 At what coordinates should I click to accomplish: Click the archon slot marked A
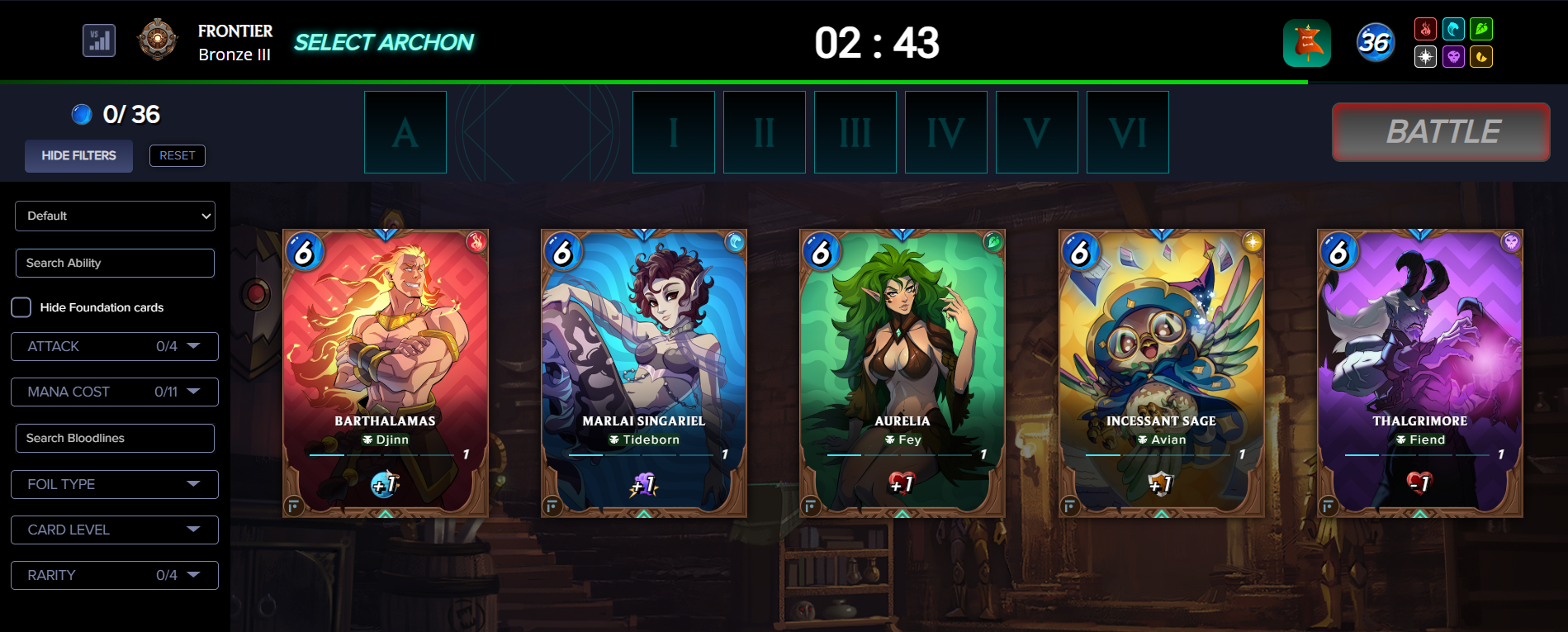(x=405, y=132)
